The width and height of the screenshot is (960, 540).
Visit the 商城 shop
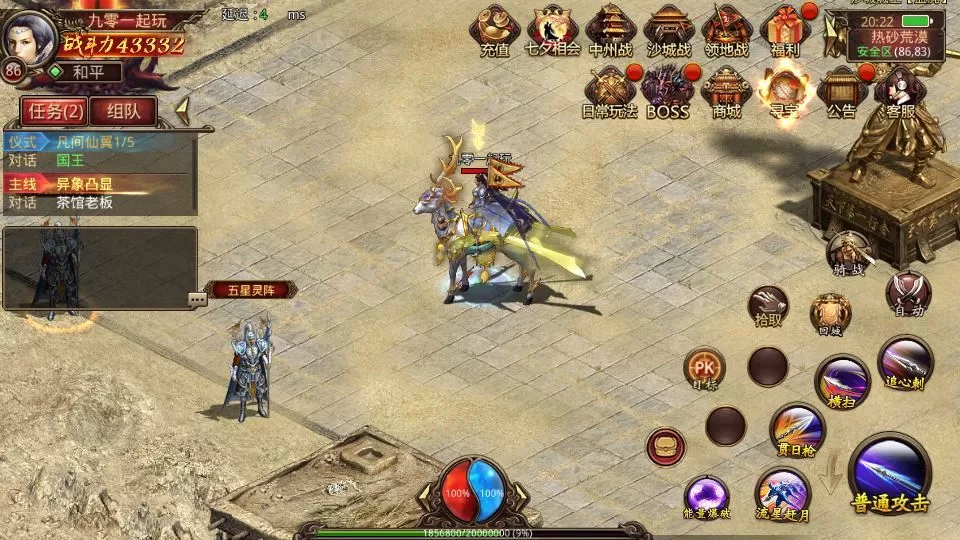(726, 90)
